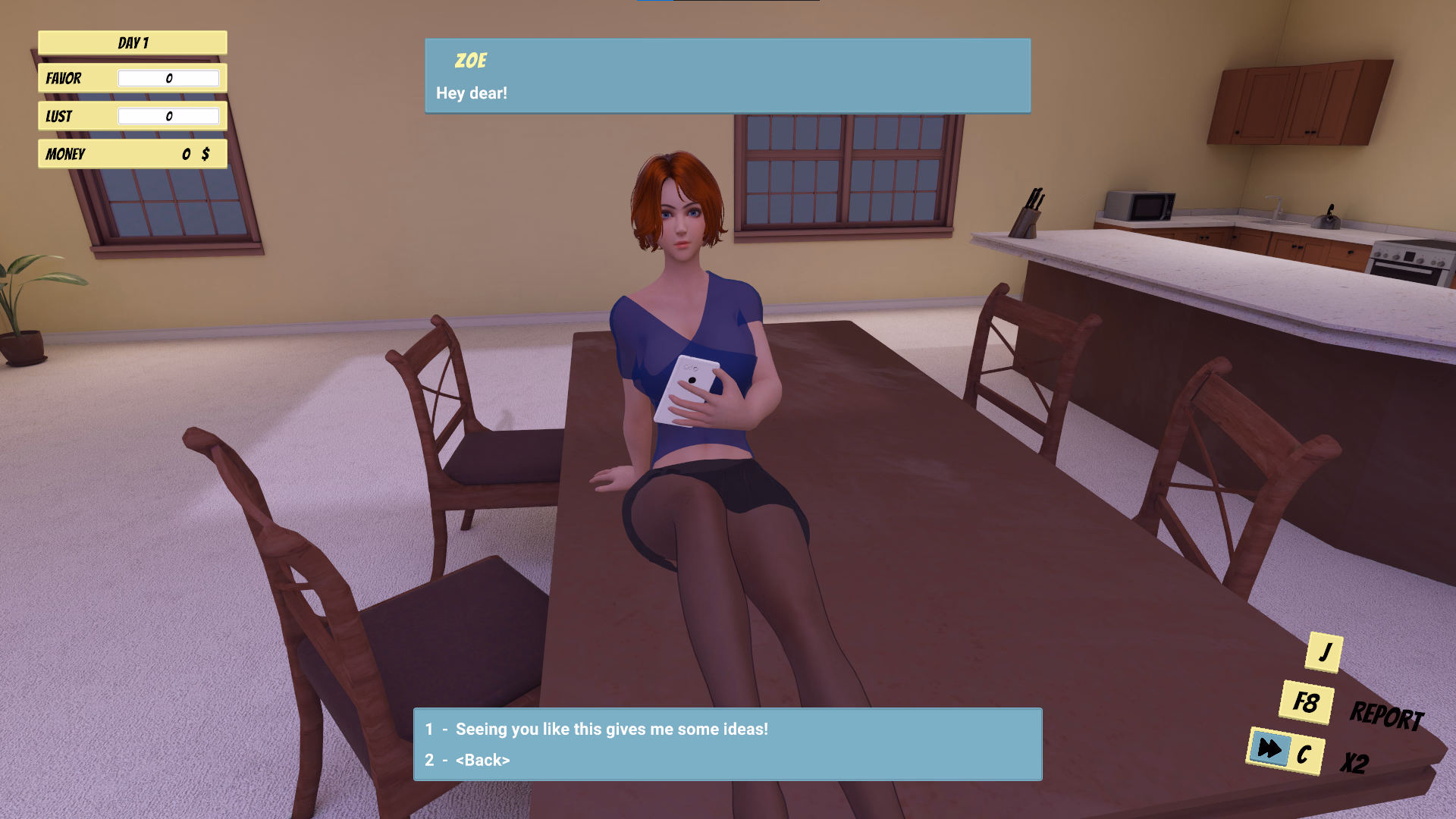Click the Favor stat label
1456x819 pixels.
point(63,78)
